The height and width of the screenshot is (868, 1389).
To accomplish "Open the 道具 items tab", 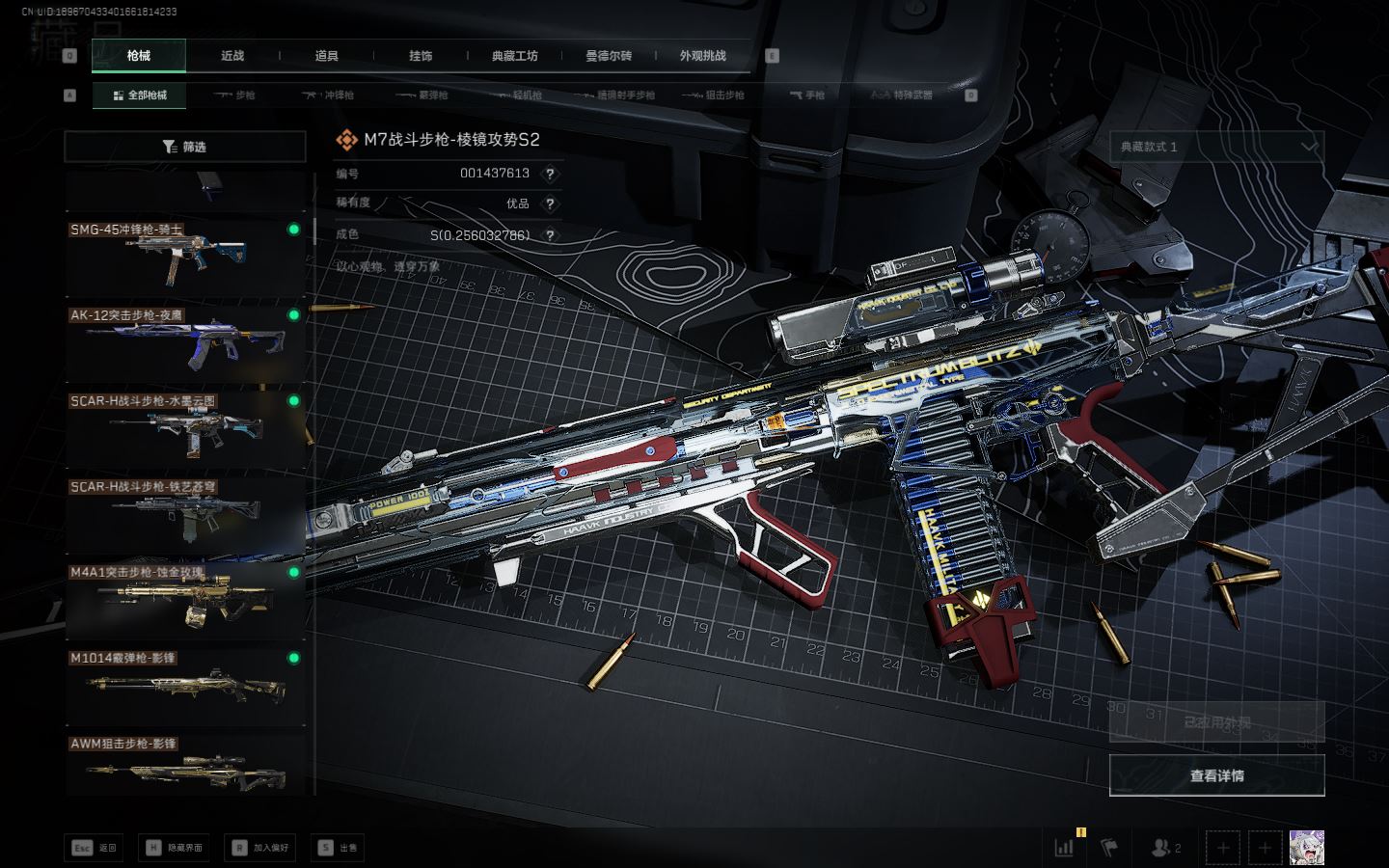I will (x=327, y=56).
